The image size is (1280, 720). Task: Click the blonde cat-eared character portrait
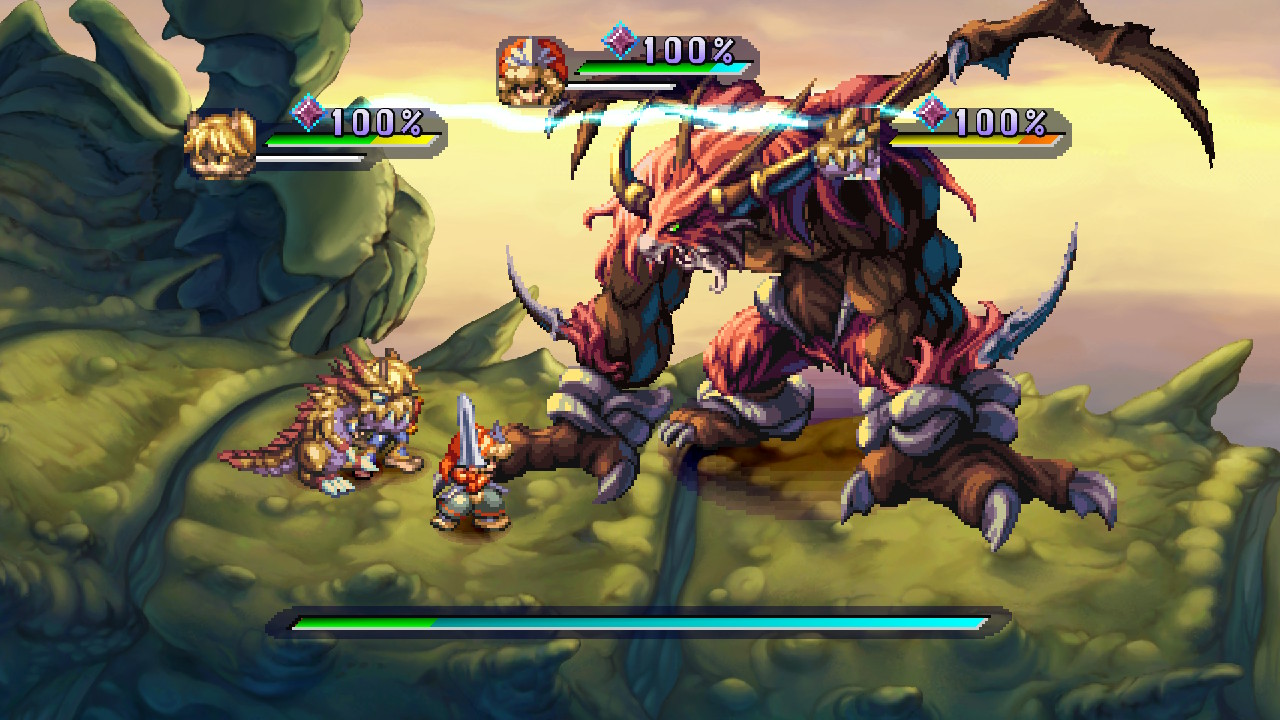click(x=221, y=144)
